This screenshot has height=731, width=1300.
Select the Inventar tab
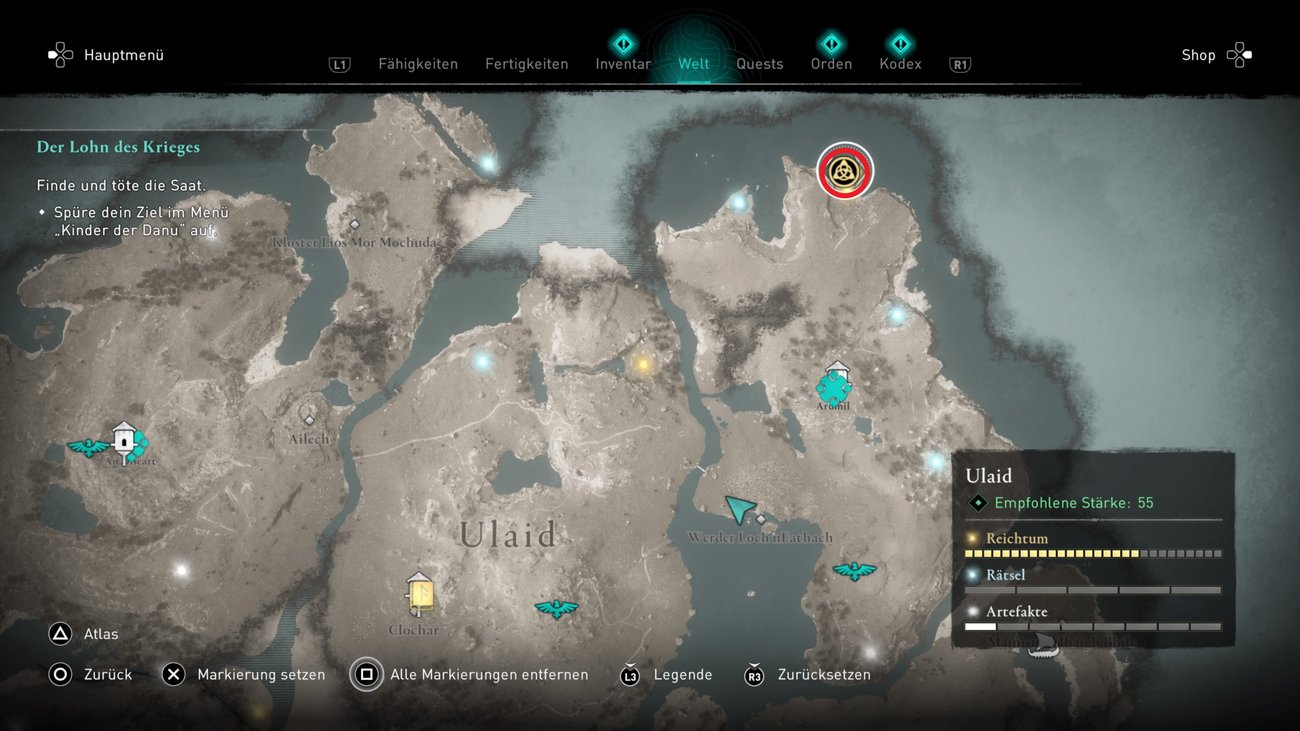pyautogui.click(x=623, y=64)
